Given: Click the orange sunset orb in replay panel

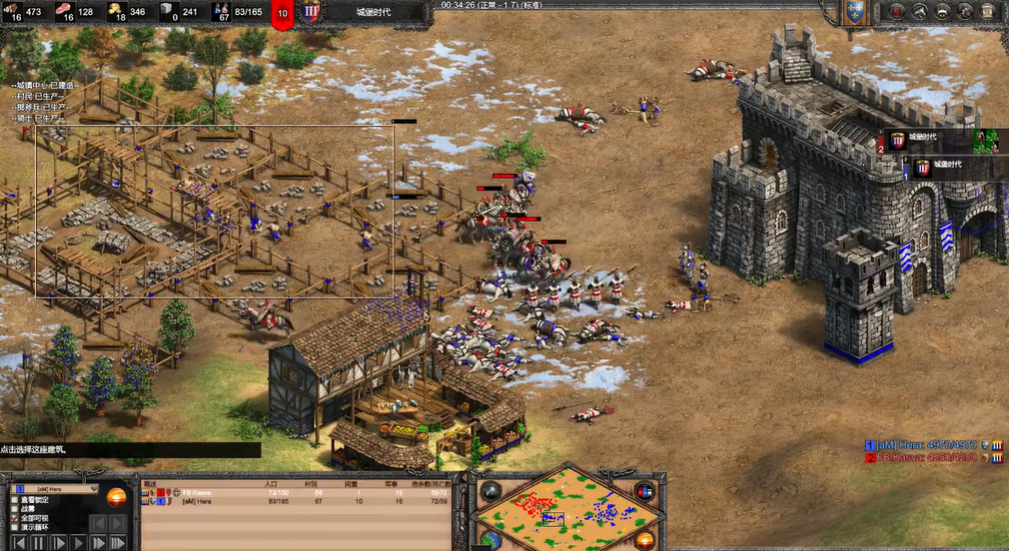Looking at the screenshot, I should [x=117, y=497].
